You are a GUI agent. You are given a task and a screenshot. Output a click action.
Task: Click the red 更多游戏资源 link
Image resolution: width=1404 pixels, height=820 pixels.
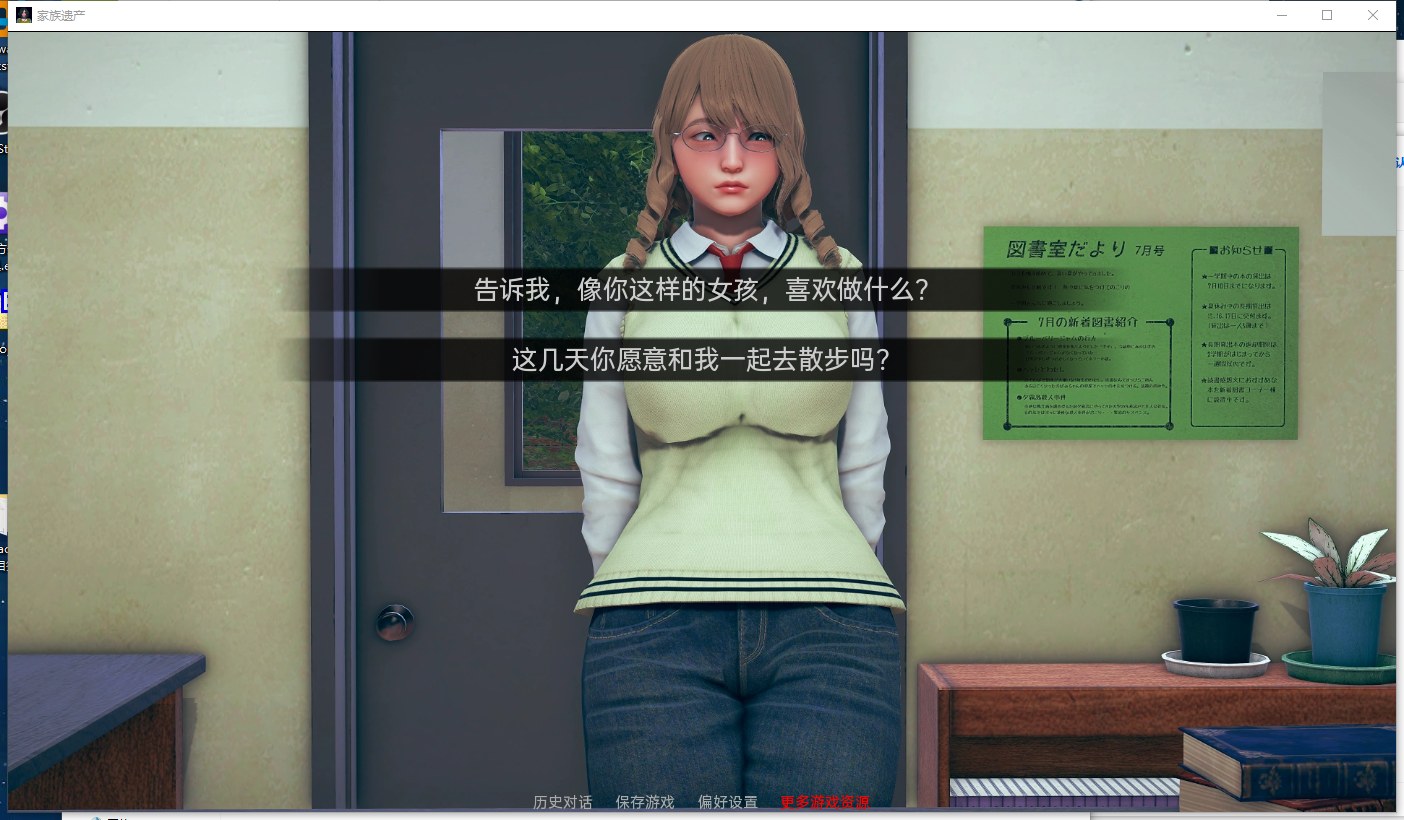pos(825,802)
